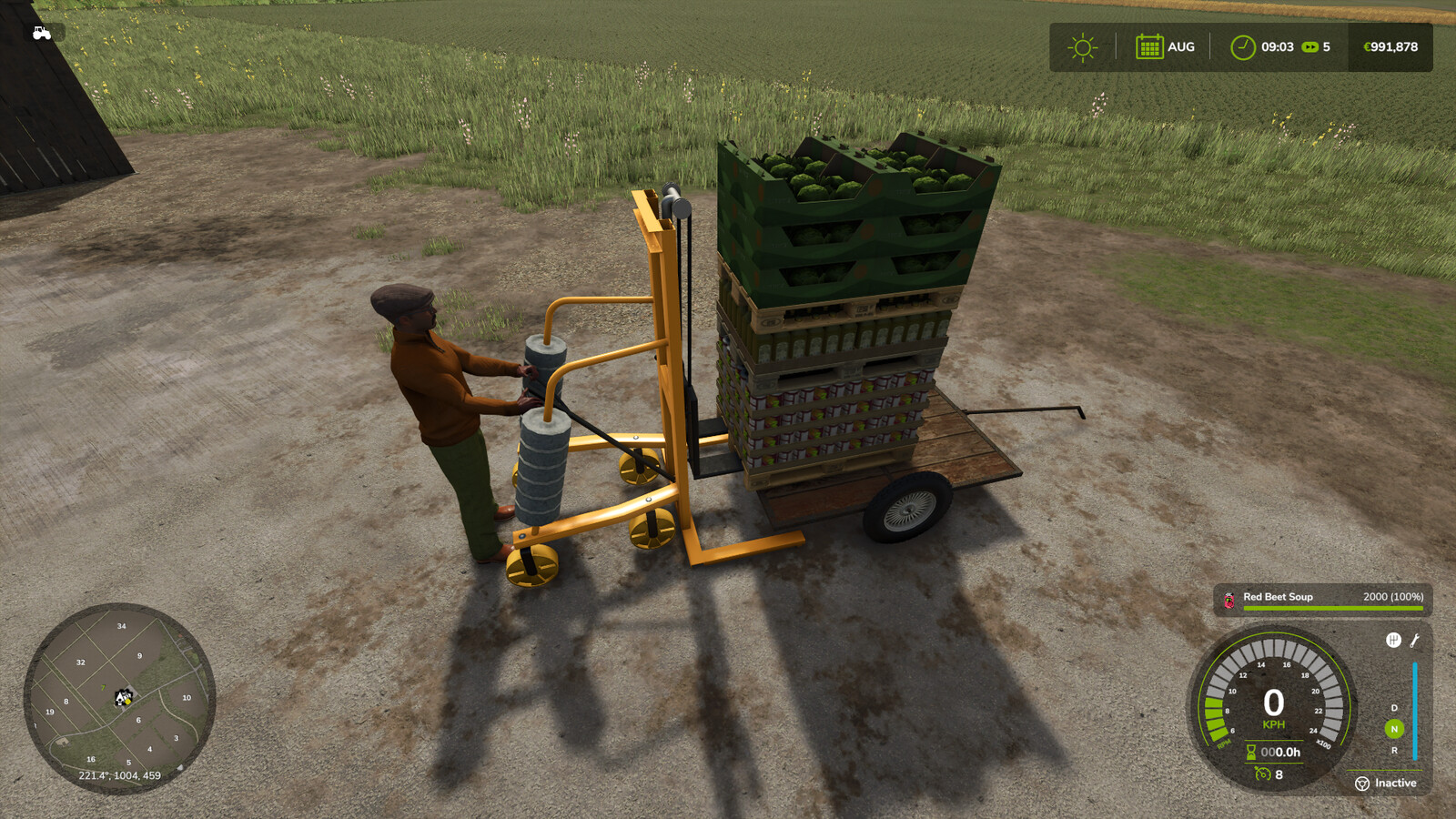
Task: Click the time acceleration fast-forward icon
Action: (1310, 45)
